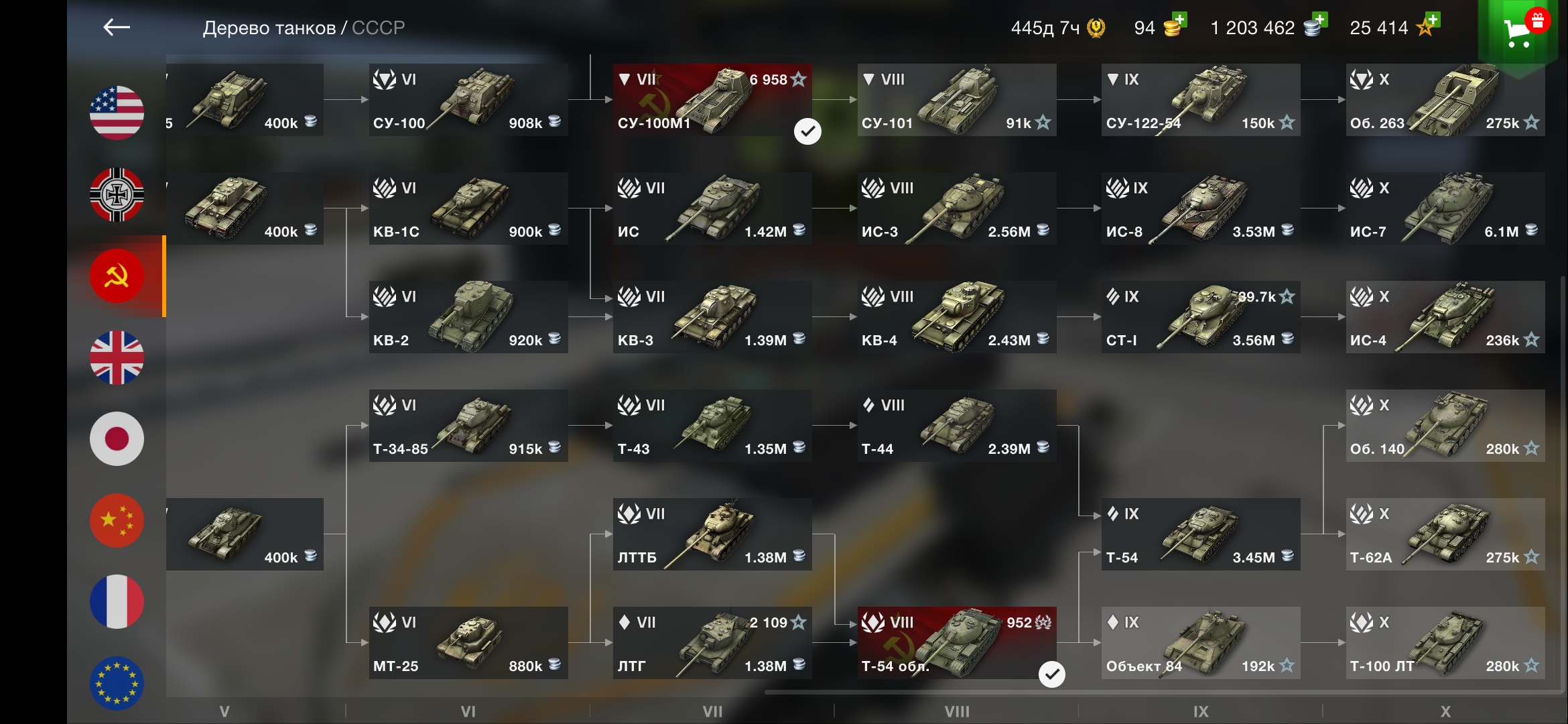Select the European nation flag
The height and width of the screenshot is (724, 1568).
(117, 683)
